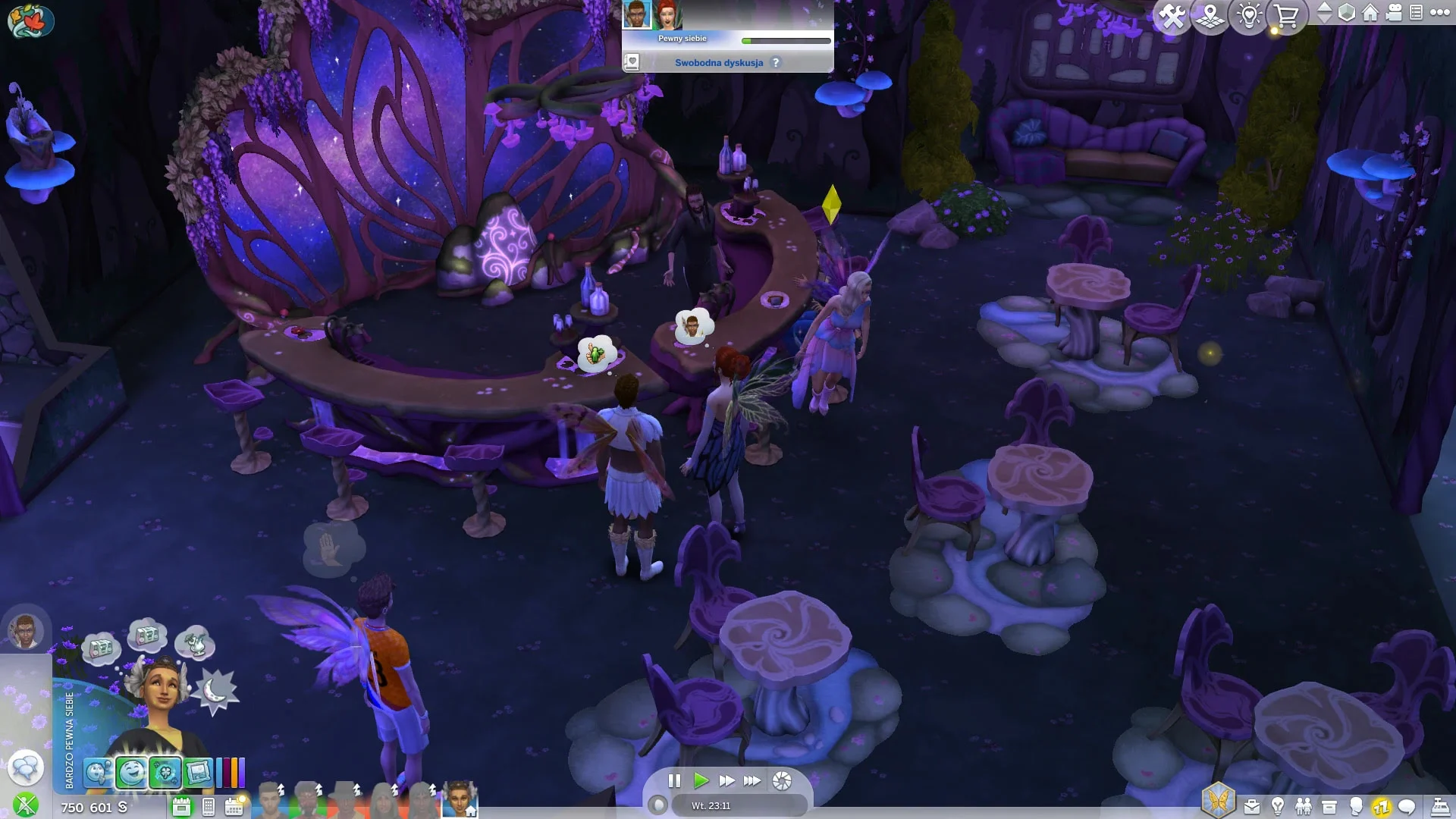Viewport: 1456px width, 819px height.
Task: Open the three-dots game options menu
Action: (x=1439, y=12)
